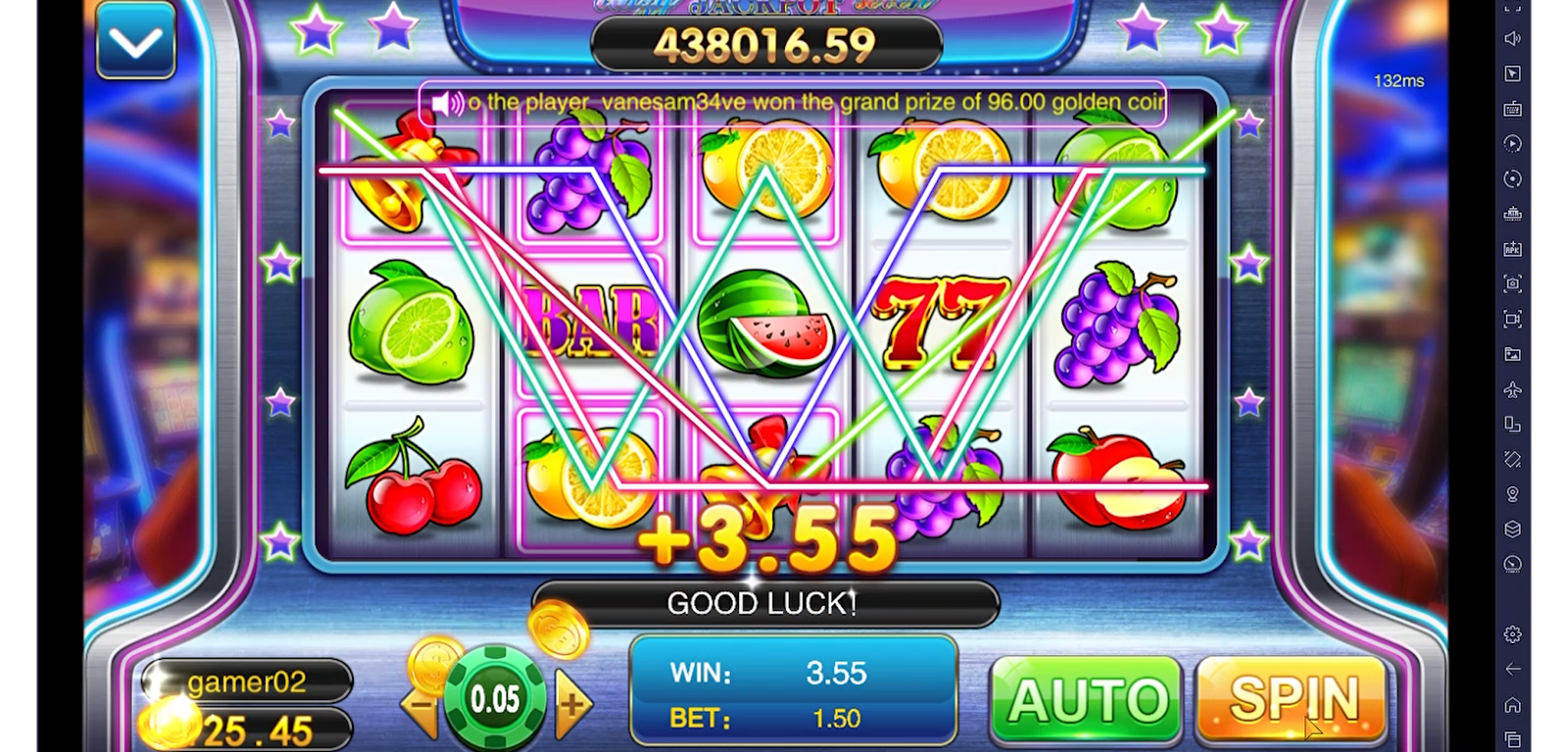This screenshot has height=752, width=1568.
Task: Toggle airplane mode in the sidebar
Action: tap(1512, 389)
